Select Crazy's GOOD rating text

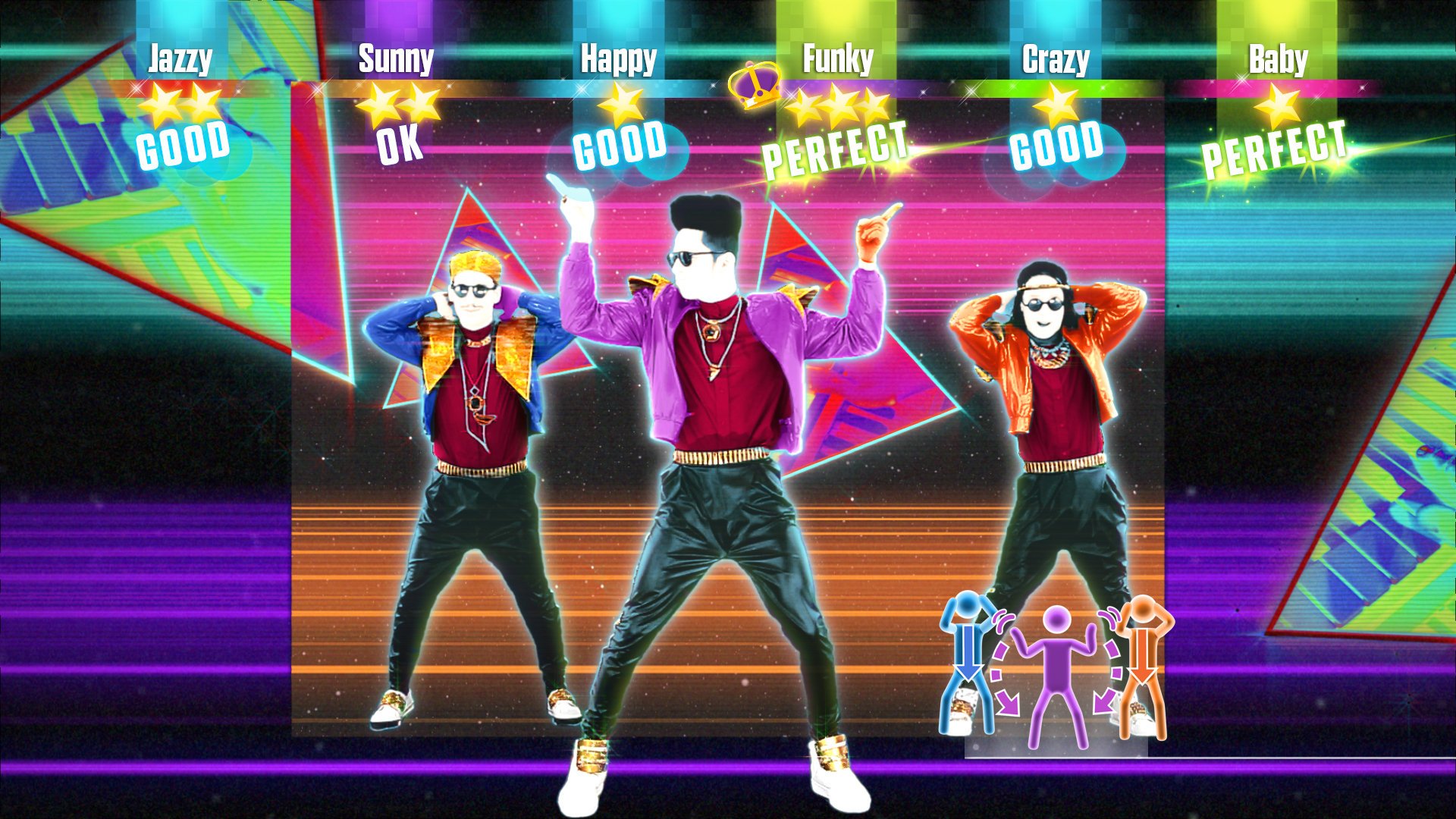tap(1056, 146)
